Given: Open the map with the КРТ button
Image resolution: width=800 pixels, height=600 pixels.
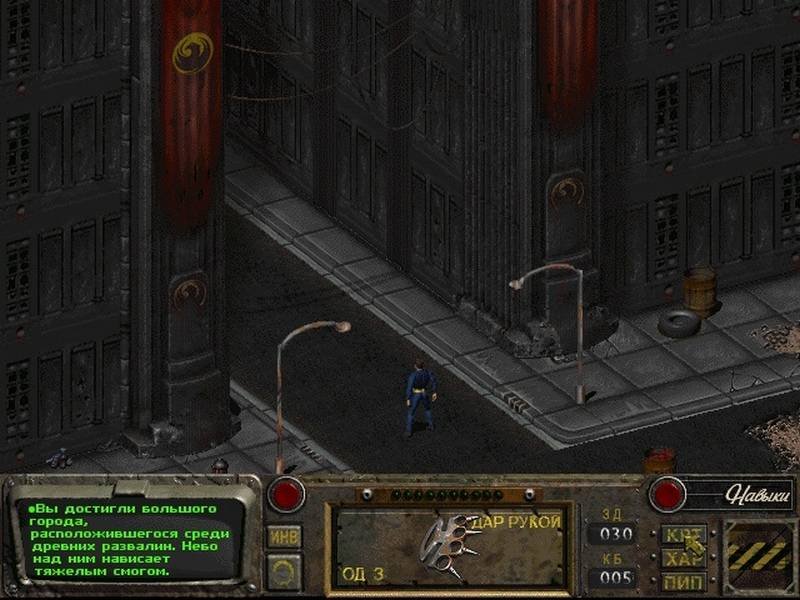Looking at the screenshot, I should pyautogui.click(x=684, y=535).
